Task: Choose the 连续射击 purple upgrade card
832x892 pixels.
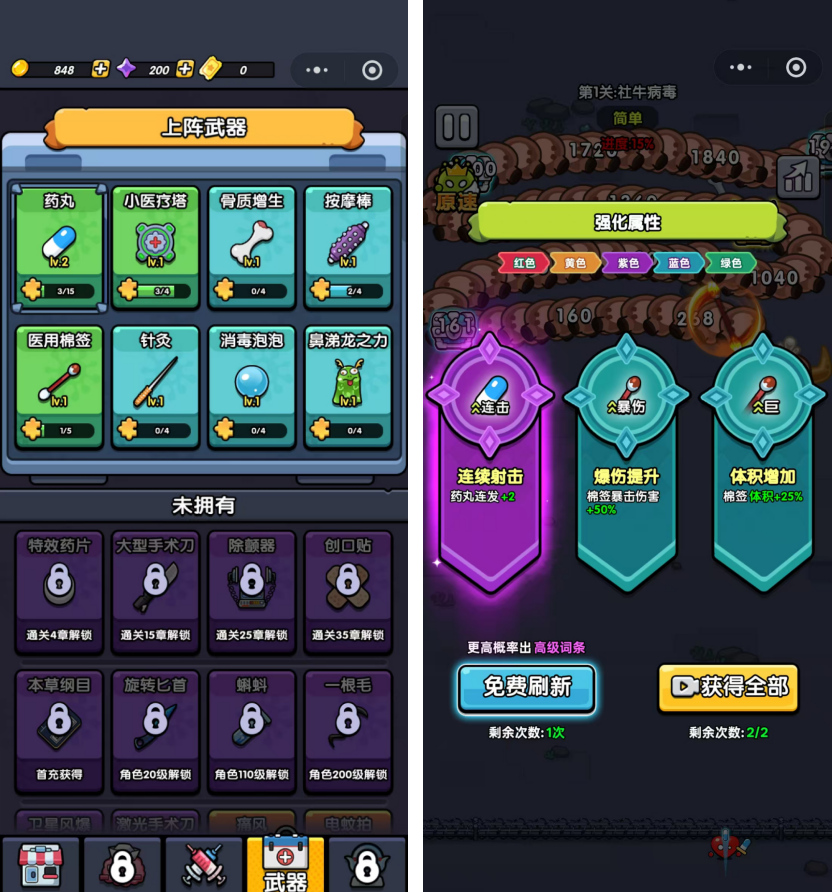Action: coord(490,460)
